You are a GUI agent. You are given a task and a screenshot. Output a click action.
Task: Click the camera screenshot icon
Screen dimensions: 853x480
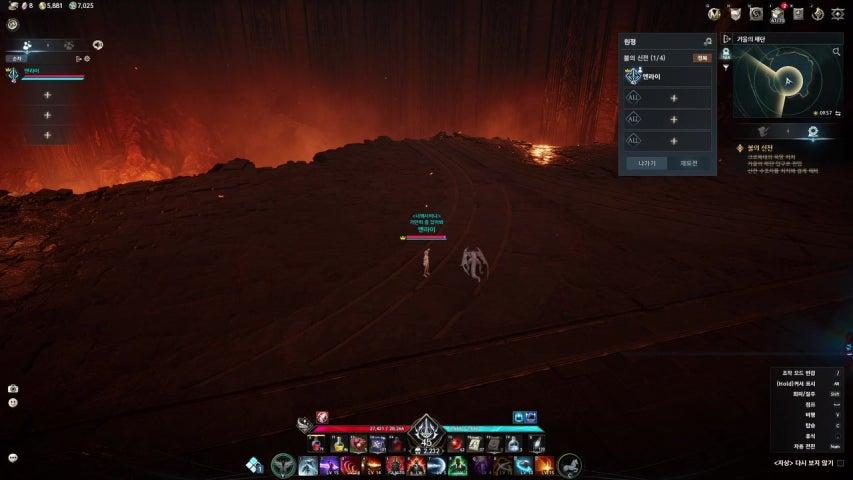[x=13, y=389]
